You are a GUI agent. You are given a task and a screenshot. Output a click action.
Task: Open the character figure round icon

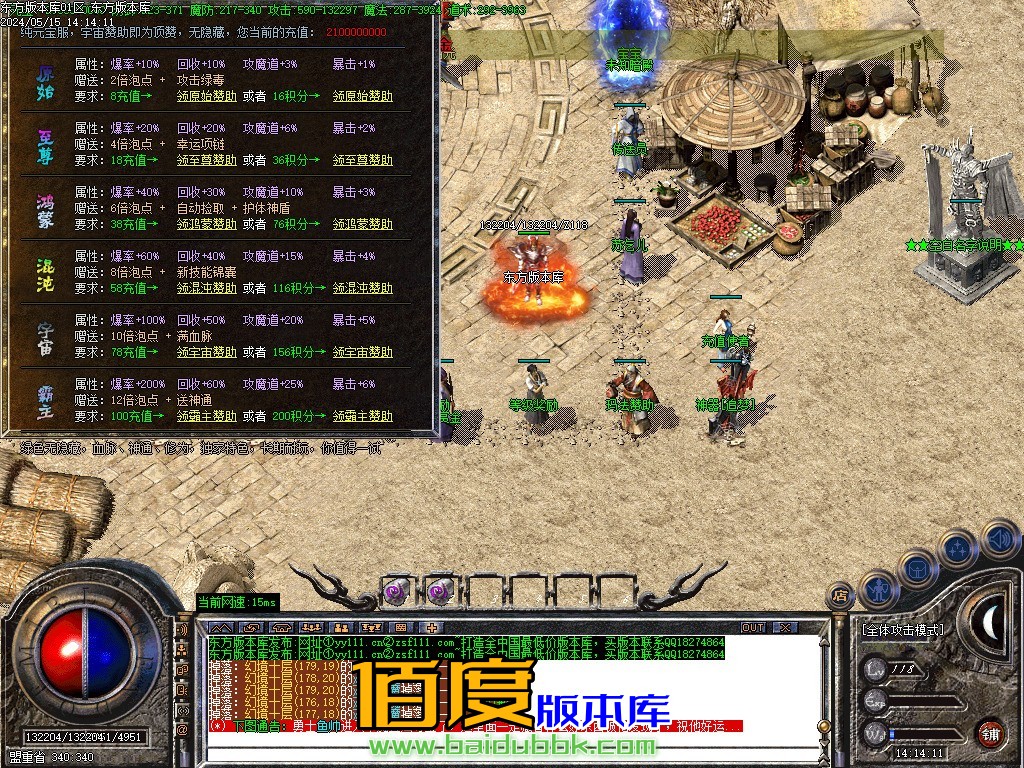877,589
